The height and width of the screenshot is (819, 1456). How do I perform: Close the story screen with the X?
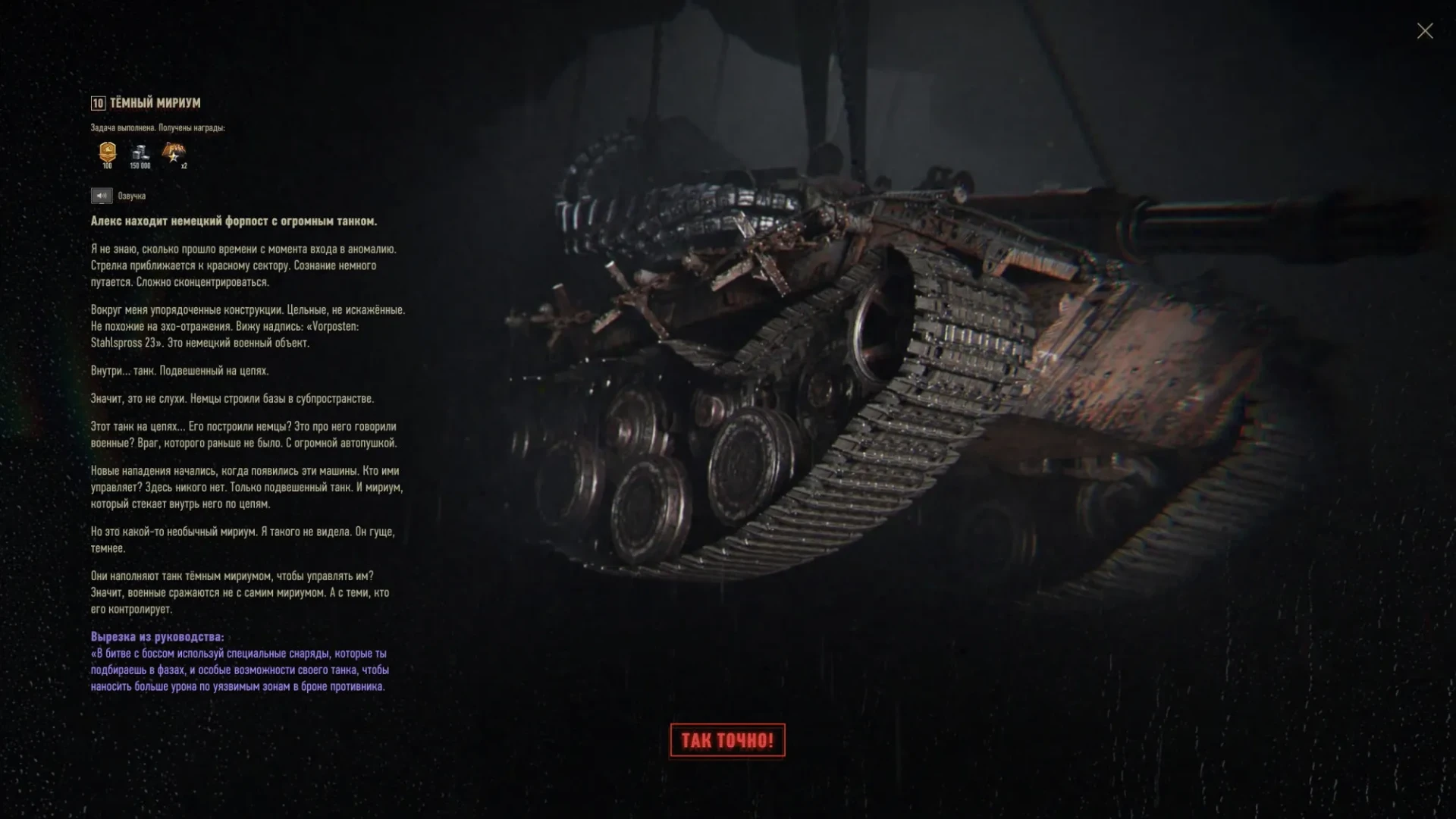[1425, 31]
